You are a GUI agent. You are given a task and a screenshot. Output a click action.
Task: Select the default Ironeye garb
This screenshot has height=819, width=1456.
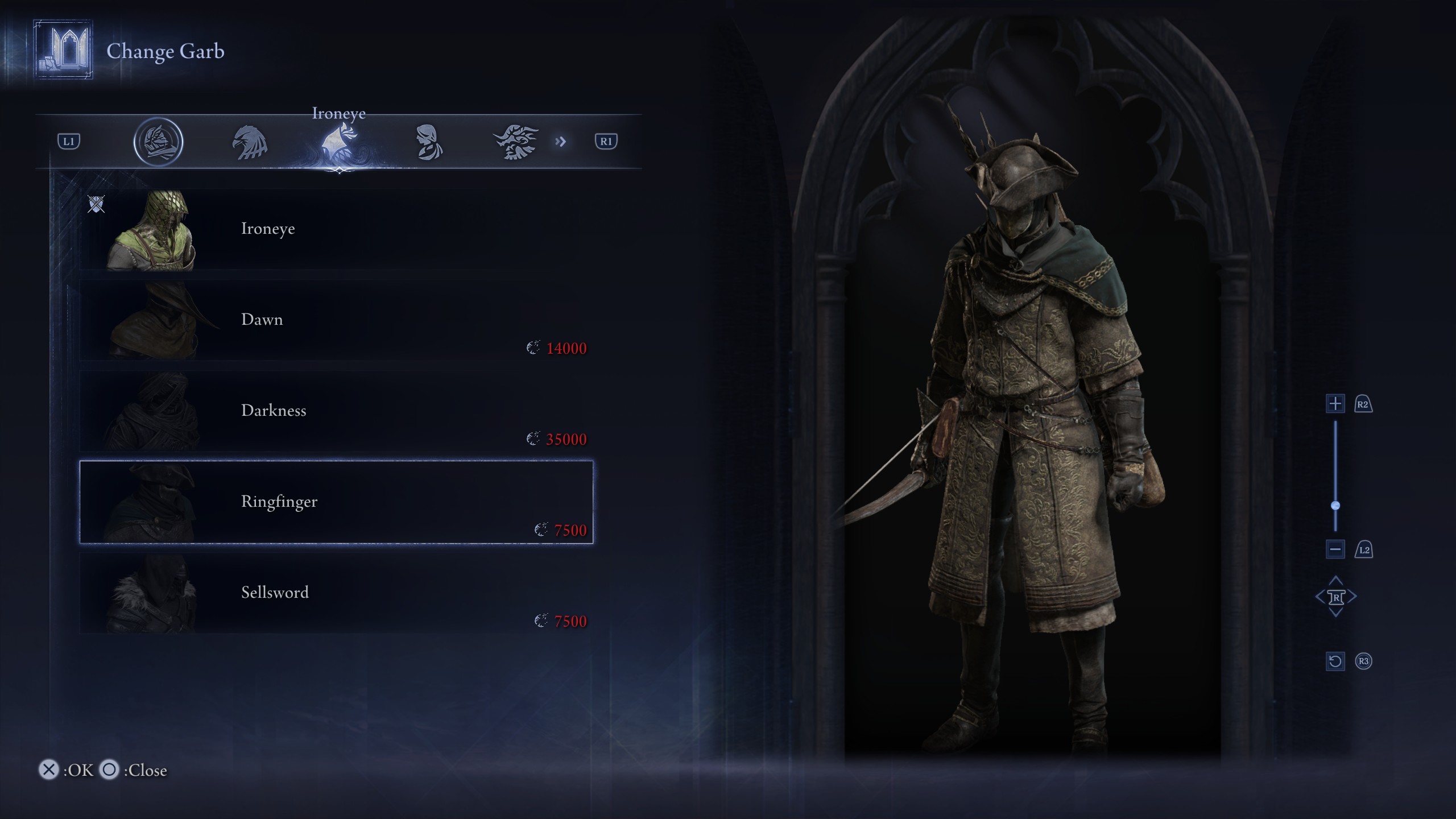click(x=336, y=229)
